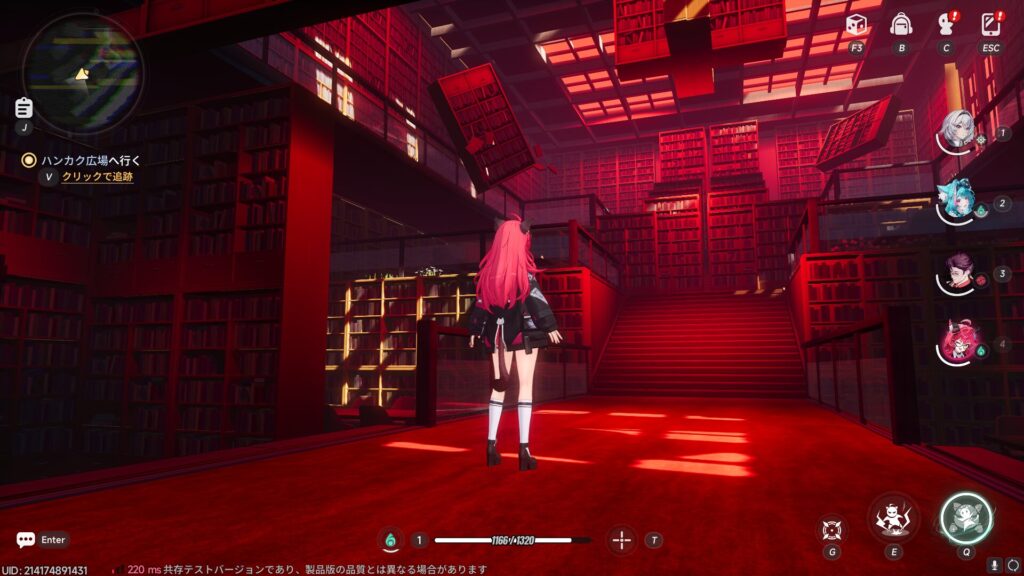Open the backpack inventory
Image resolution: width=1024 pixels, height=576 pixels.
[901, 25]
